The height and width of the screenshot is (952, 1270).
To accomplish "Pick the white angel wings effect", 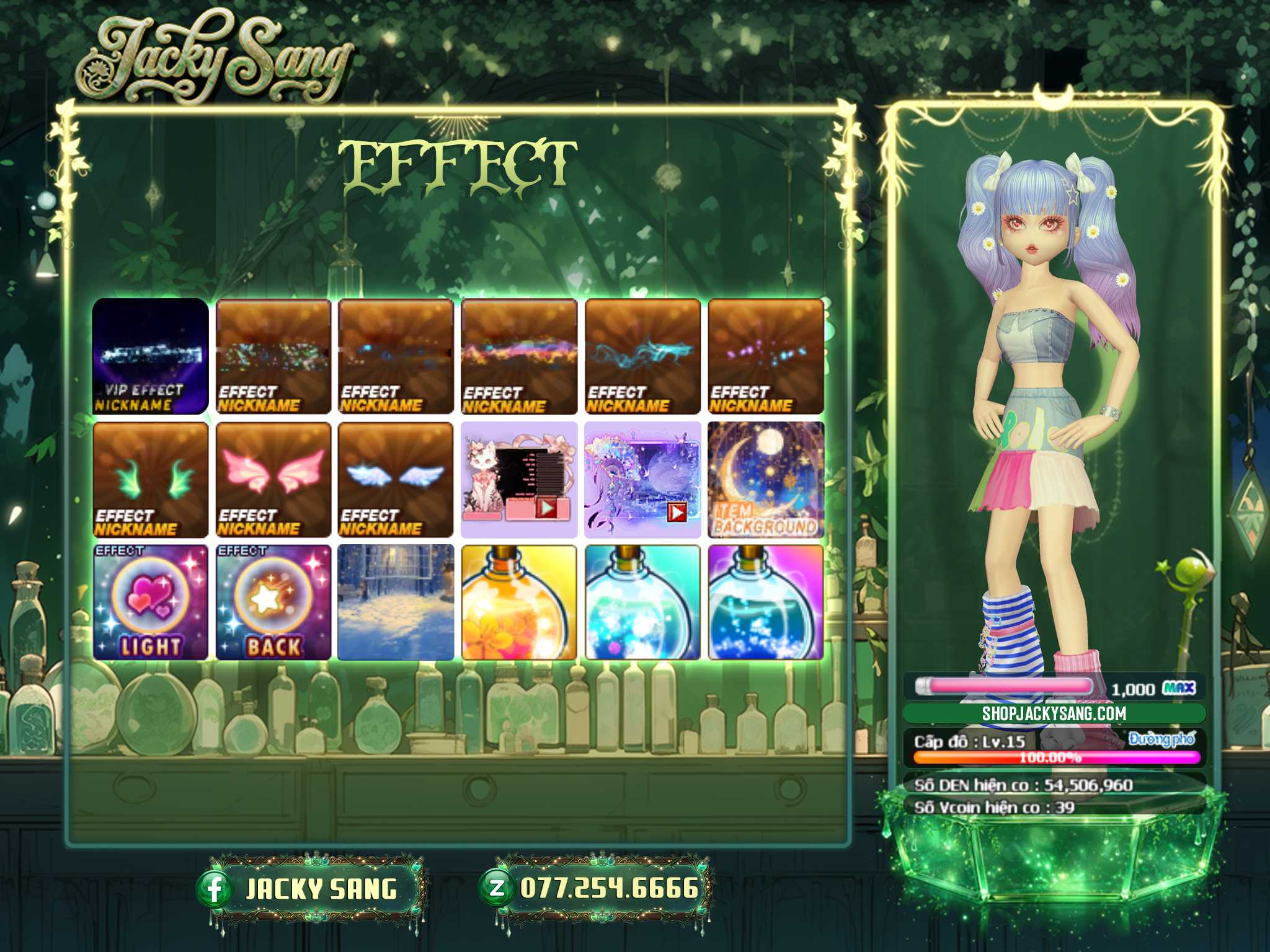I will click(396, 480).
